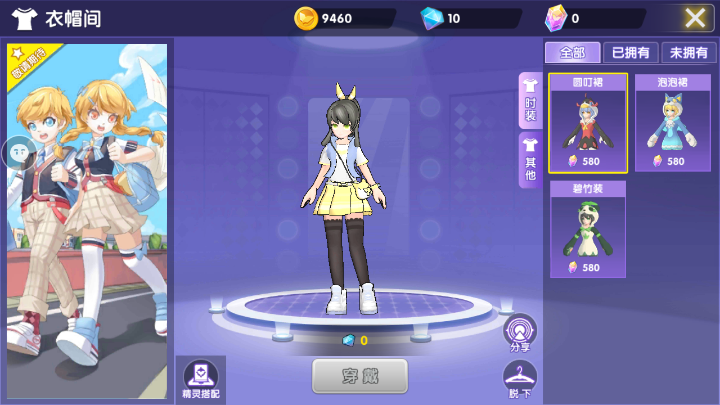Click the round shirt icon on left edge
The height and width of the screenshot is (405, 720).
click(19, 152)
